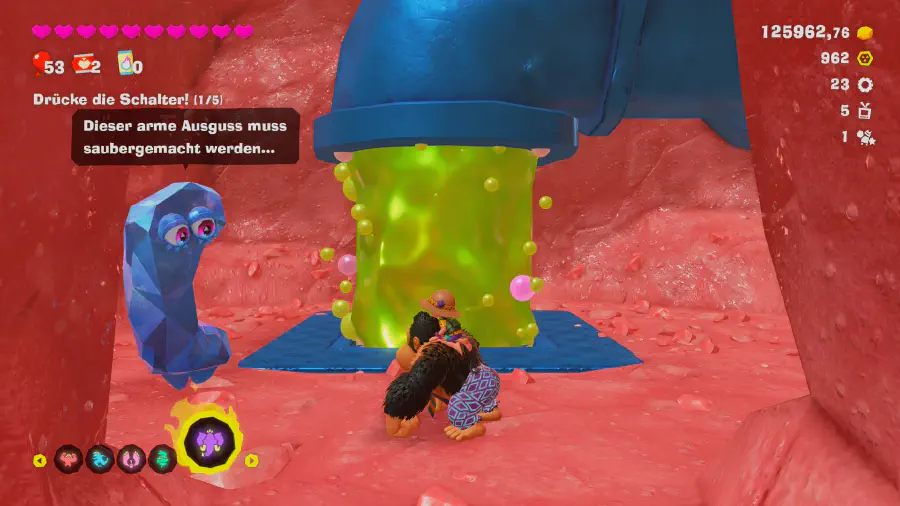Click the yellow left arrow of the Bananza selector

pyautogui.click(x=40, y=461)
